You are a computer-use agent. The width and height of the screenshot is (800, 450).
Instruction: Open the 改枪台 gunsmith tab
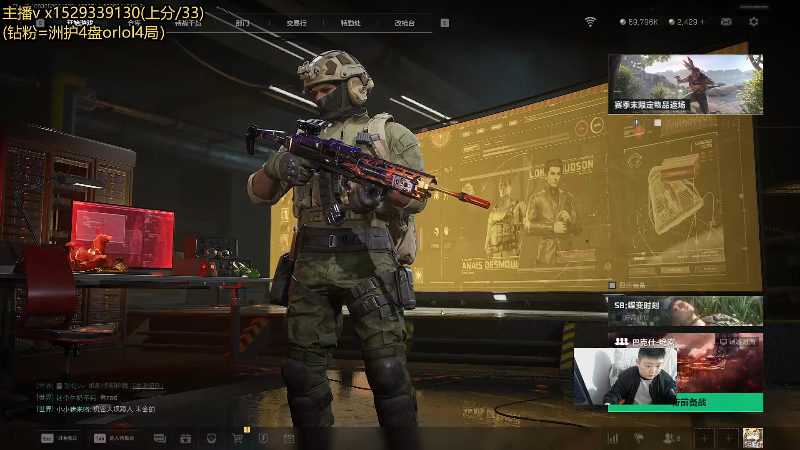(x=404, y=22)
